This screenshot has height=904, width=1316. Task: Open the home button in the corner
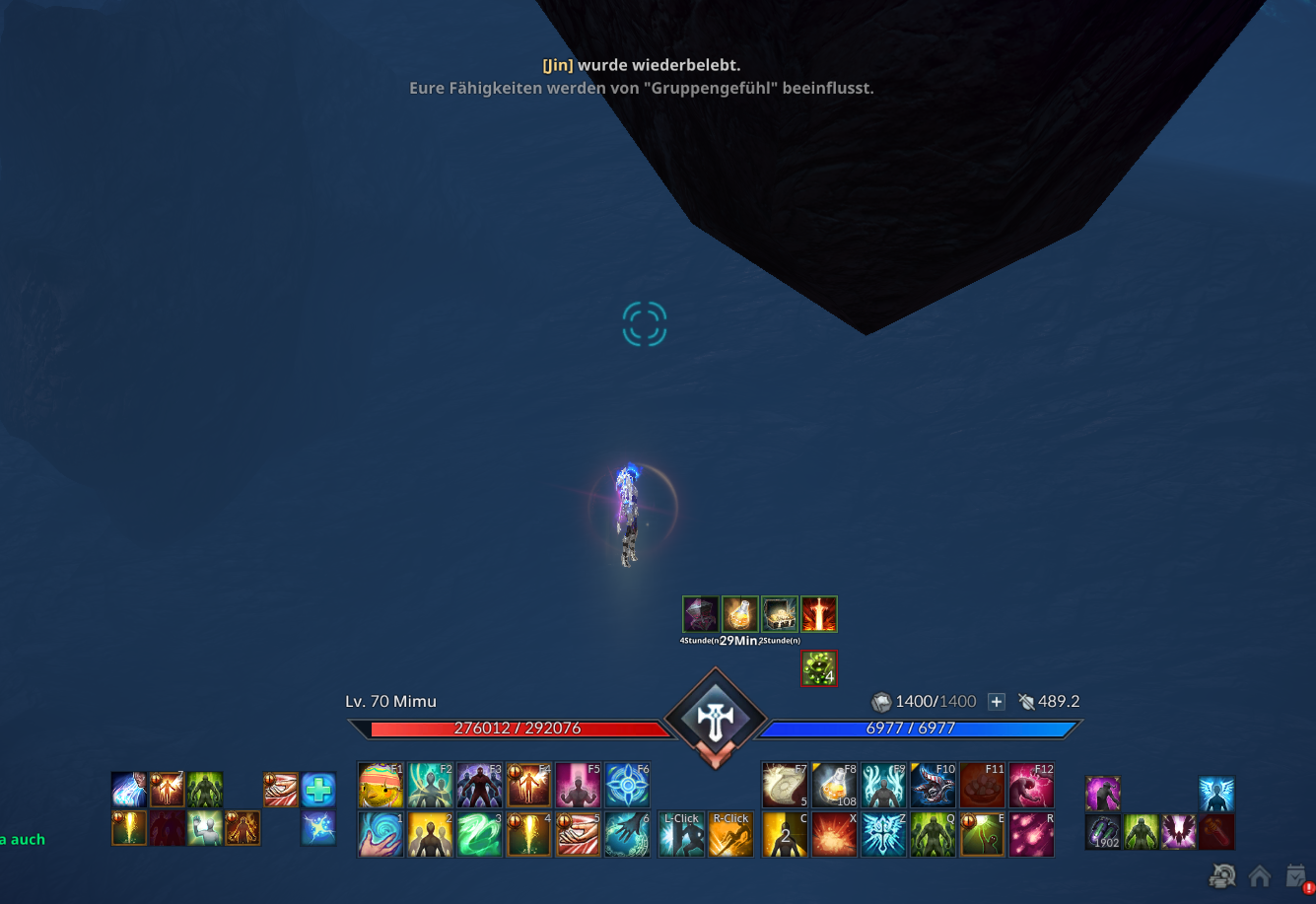pos(1260,875)
